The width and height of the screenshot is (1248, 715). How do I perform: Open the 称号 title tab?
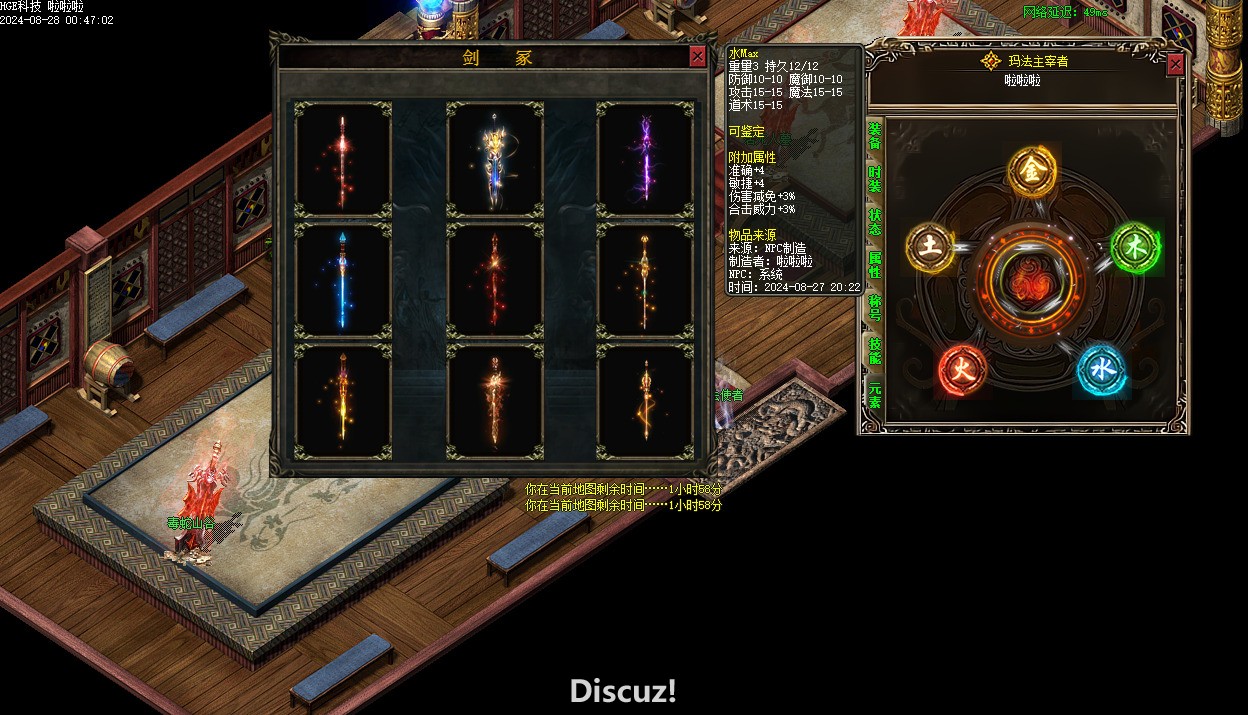(x=875, y=307)
